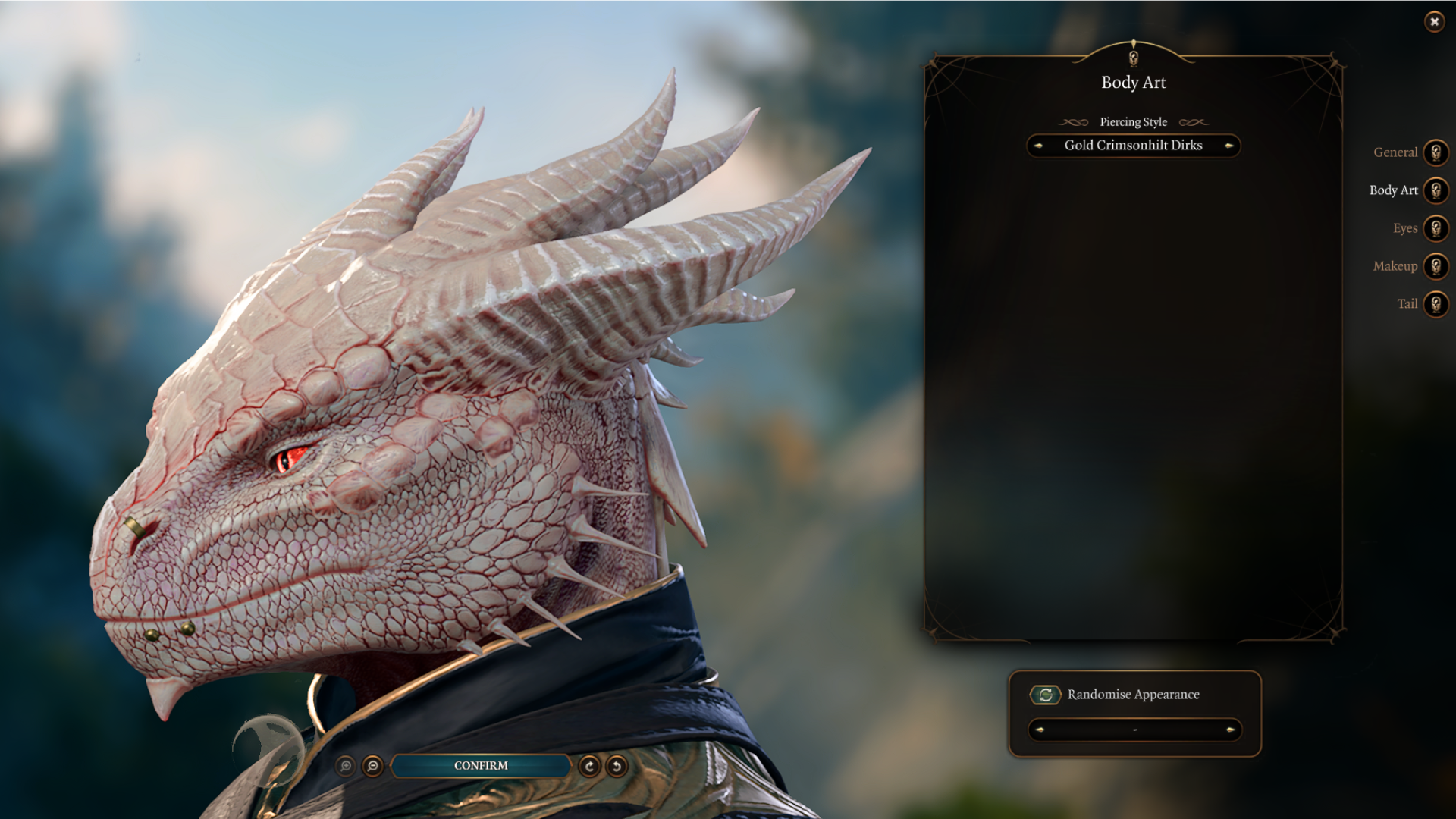Switch to the General tab
Image resolution: width=1456 pixels, height=819 pixels.
click(1435, 152)
